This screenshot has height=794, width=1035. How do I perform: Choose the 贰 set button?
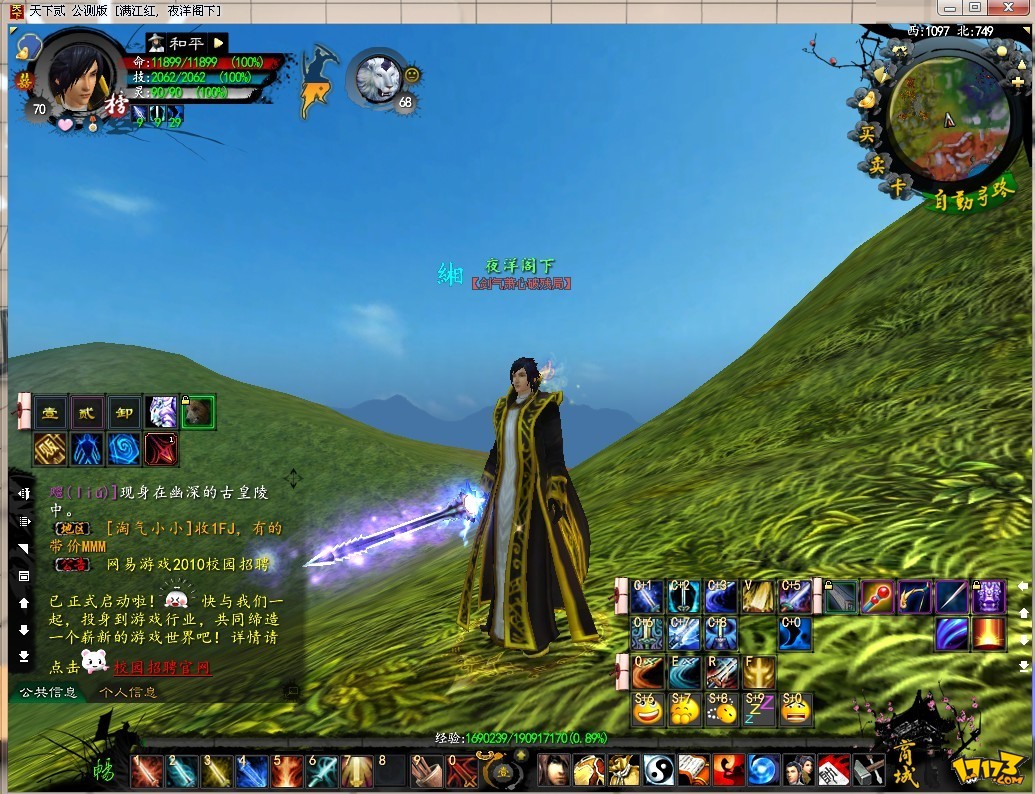[88, 412]
